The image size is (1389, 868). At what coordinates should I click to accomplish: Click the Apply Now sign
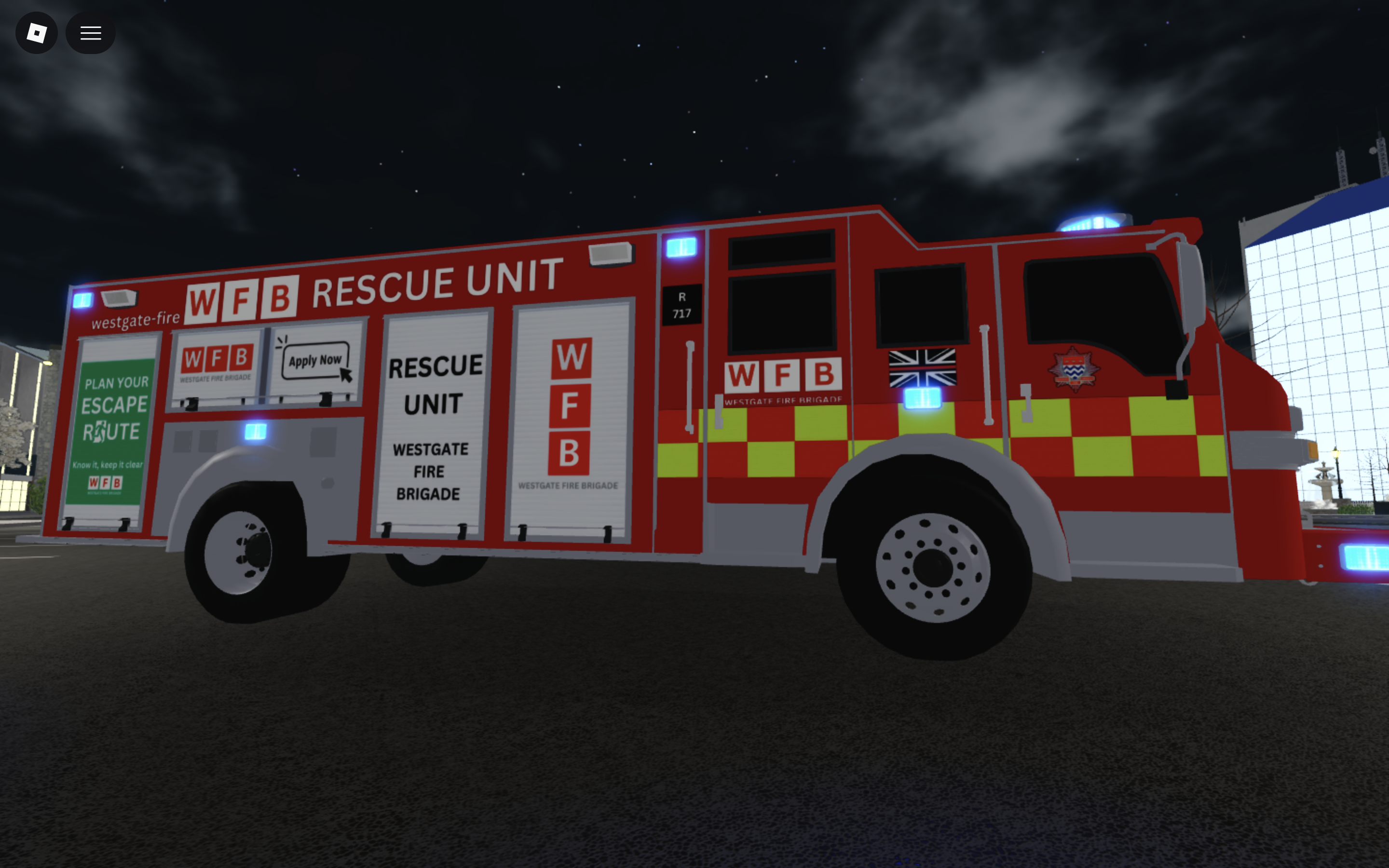tap(315, 361)
